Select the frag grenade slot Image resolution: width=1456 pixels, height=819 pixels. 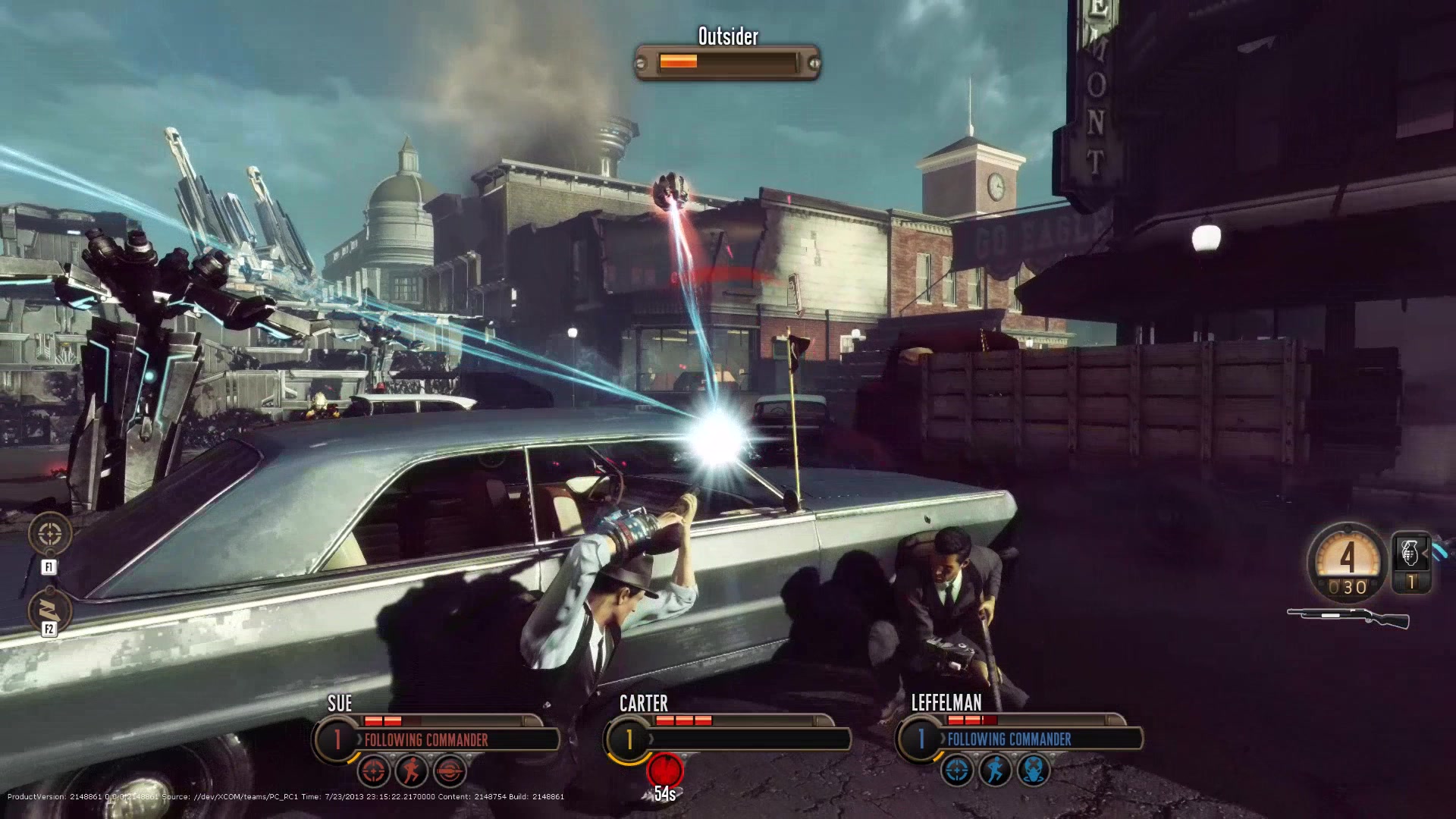coord(1410,554)
